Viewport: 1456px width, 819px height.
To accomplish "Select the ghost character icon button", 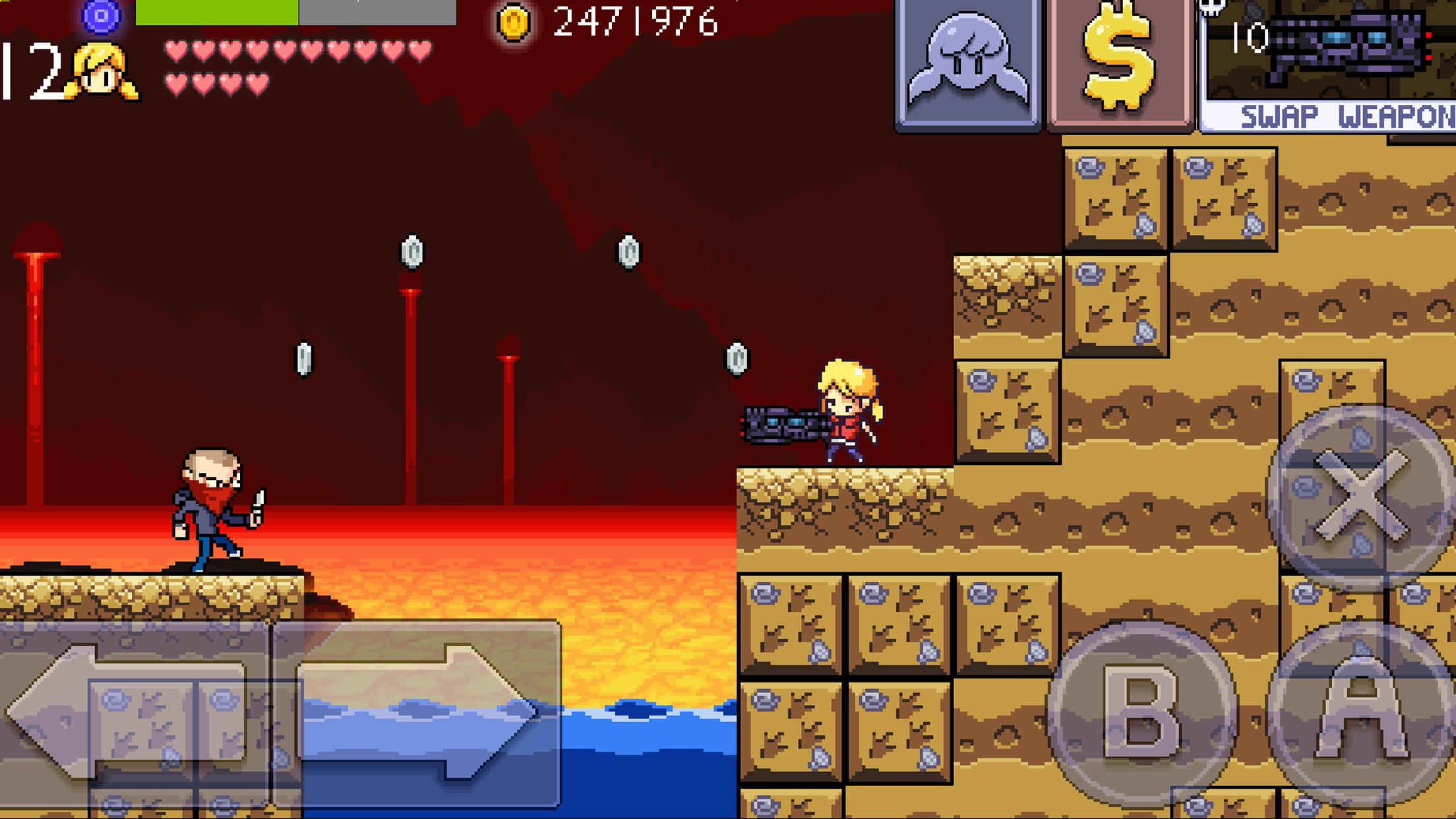I will tap(967, 65).
